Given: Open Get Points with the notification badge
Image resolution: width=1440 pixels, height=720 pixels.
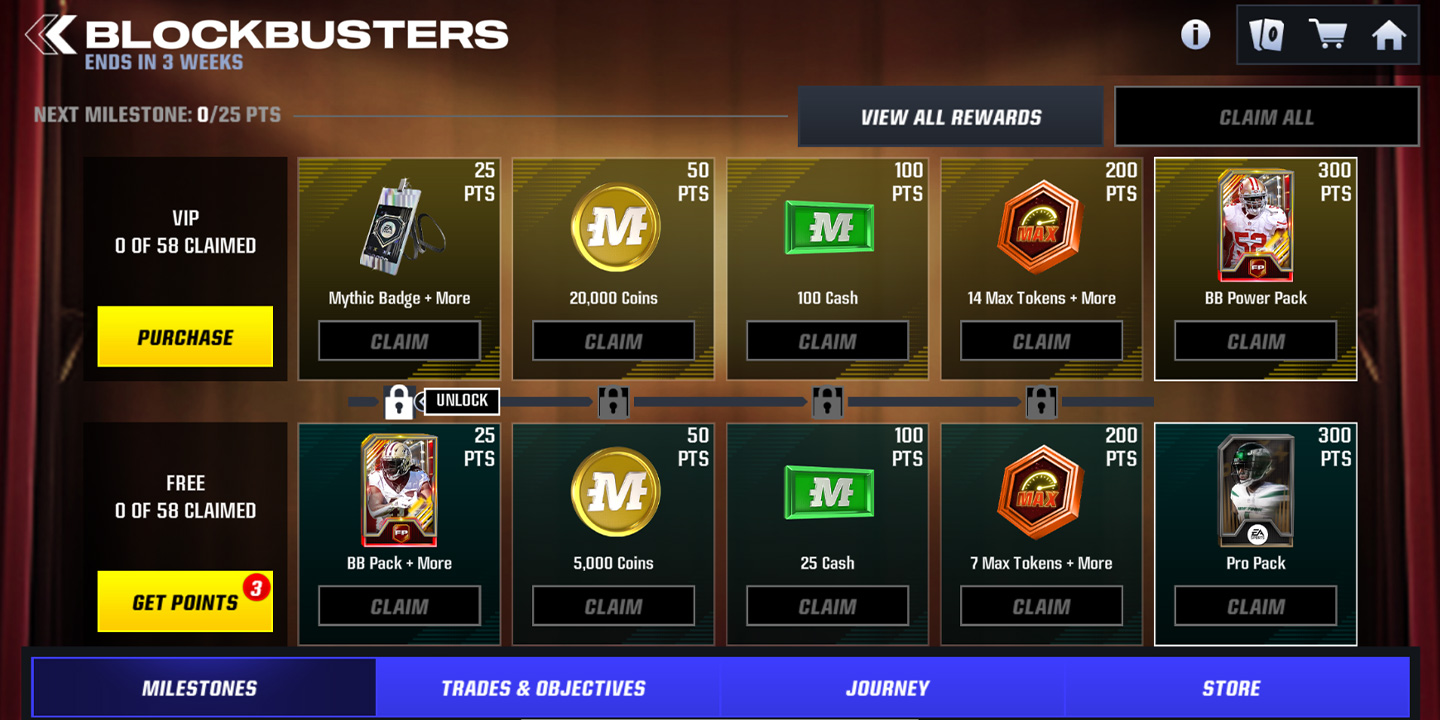Looking at the screenshot, I should coord(185,601).
